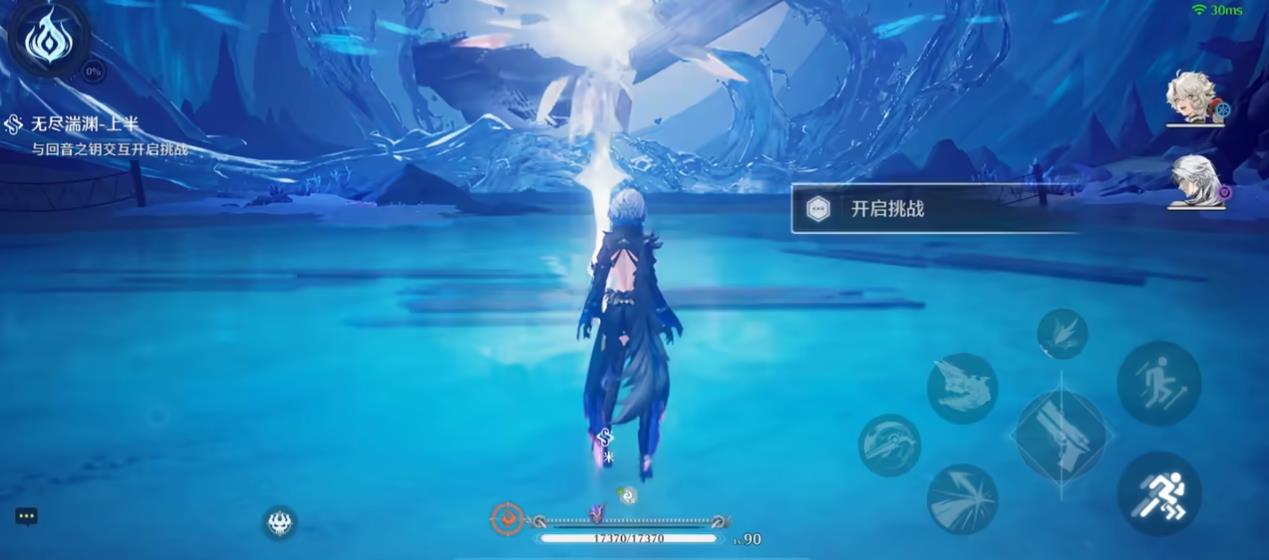Tap the white spiky mask icon
1269x560 pixels.
(x=279, y=521)
